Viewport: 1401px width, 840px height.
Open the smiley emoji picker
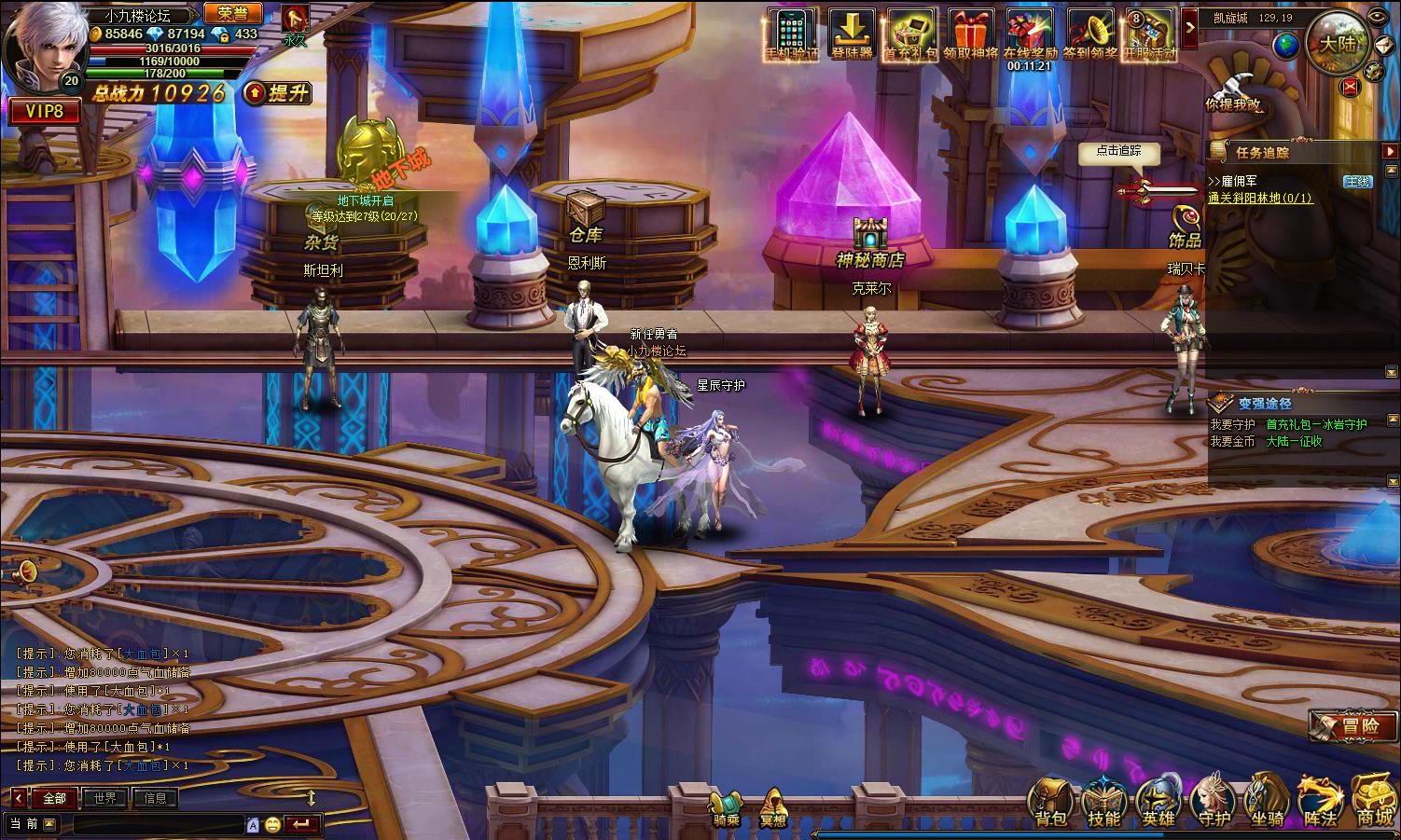click(272, 824)
